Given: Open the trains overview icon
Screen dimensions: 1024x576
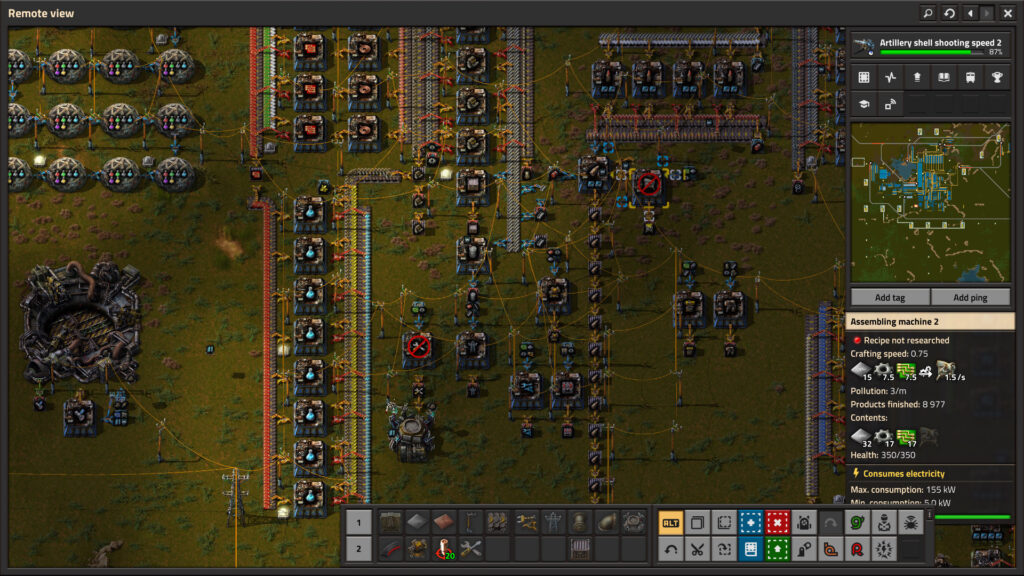Looking at the screenshot, I should (x=970, y=77).
